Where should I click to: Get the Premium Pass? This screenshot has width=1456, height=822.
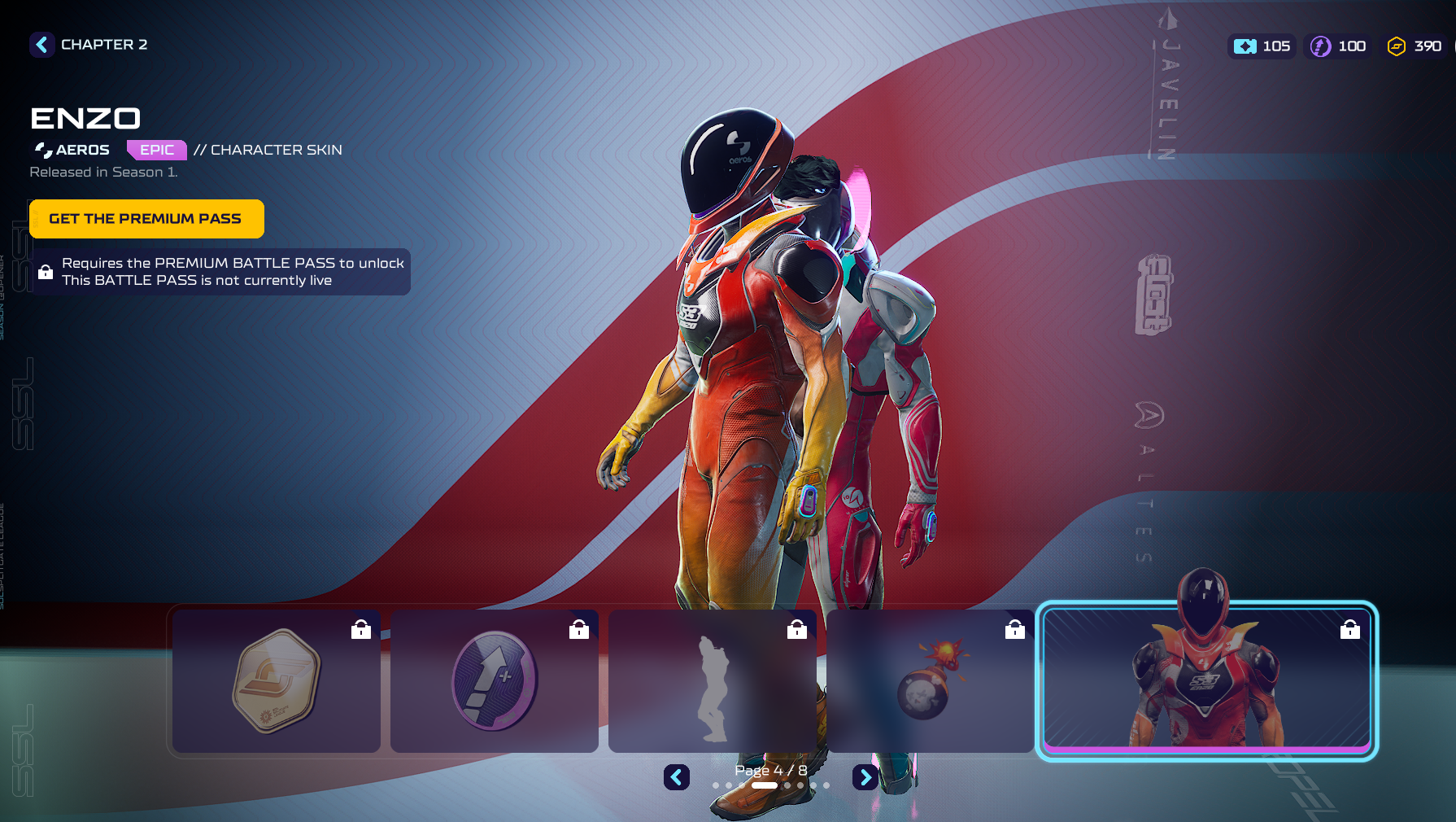tap(146, 219)
